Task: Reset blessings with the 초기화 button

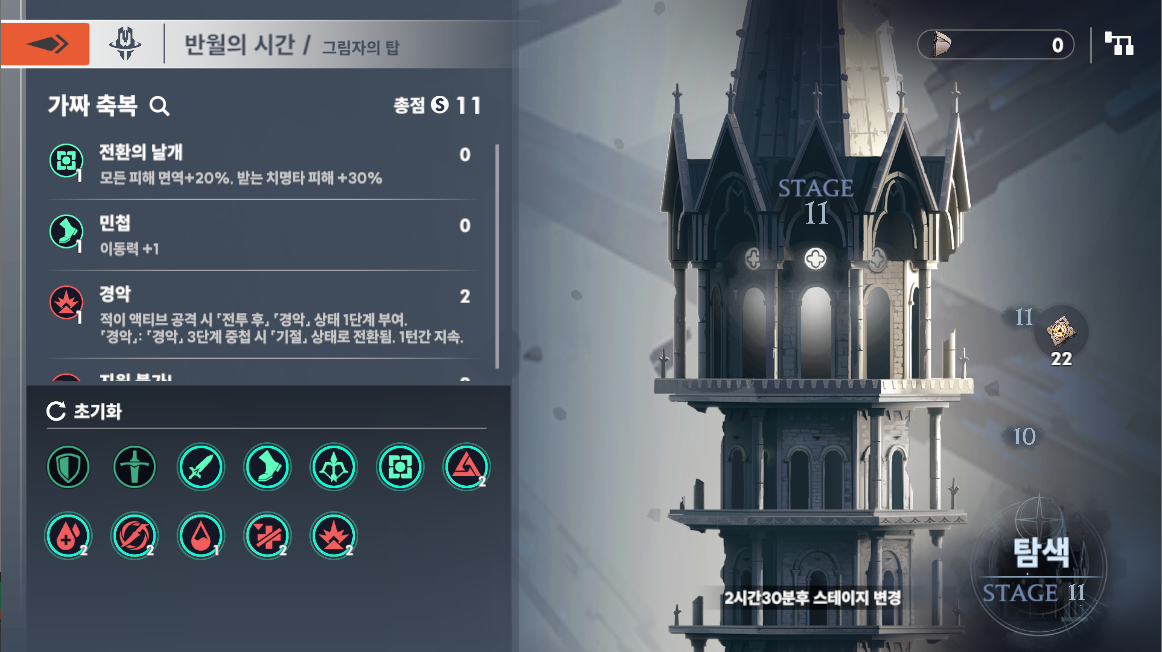Action: tap(85, 411)
